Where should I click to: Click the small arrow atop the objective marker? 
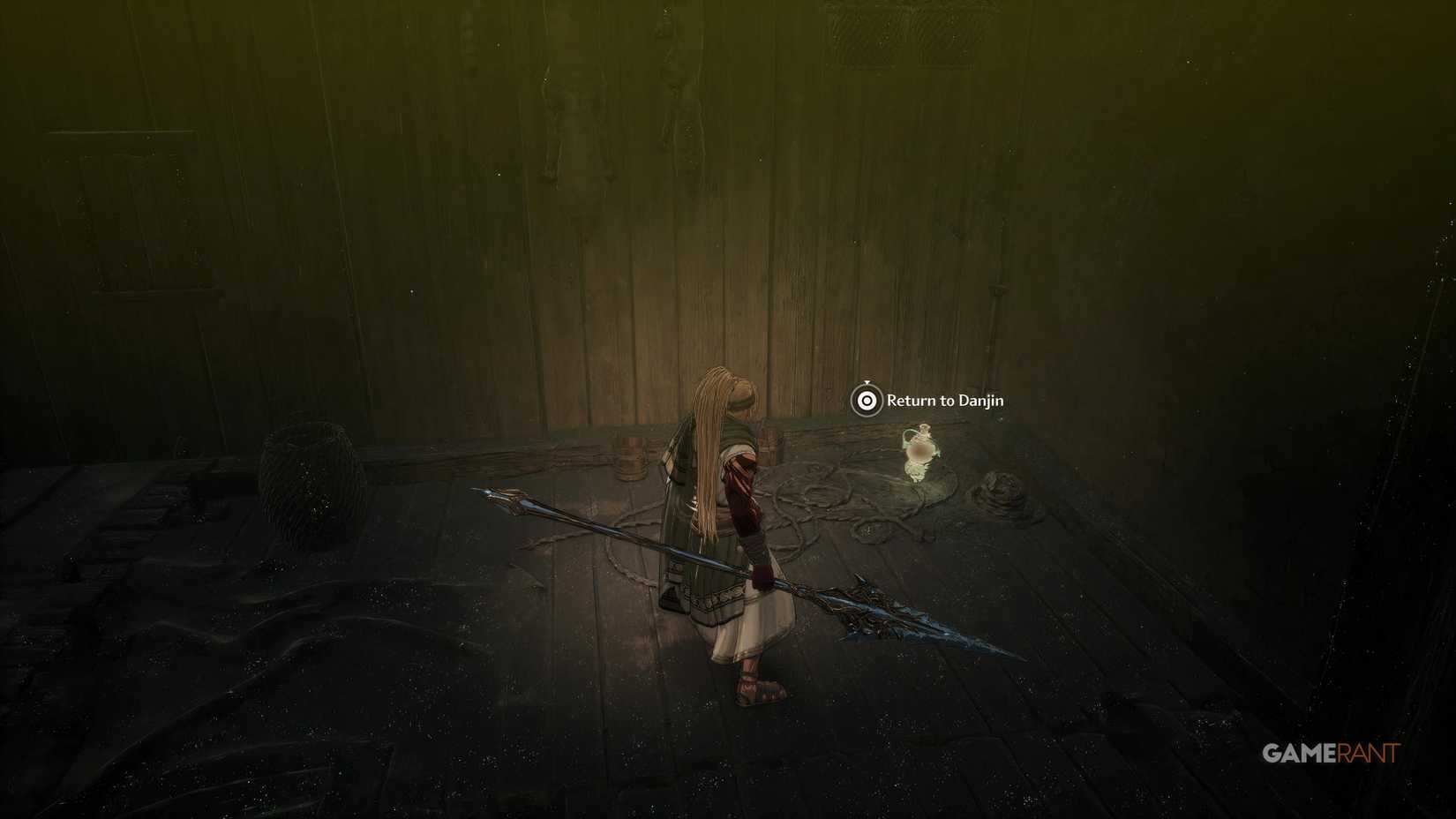tap(867, 381)
